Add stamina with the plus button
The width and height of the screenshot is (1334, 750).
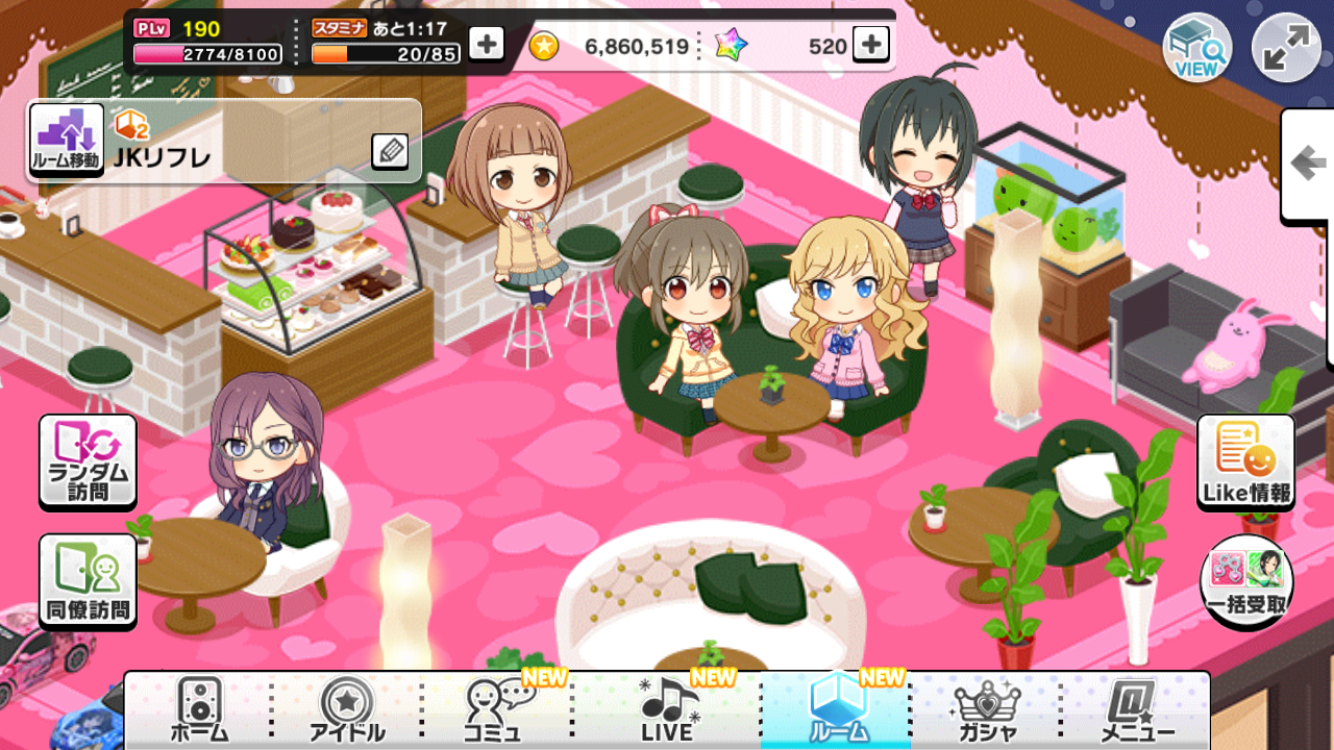[486, 44]
